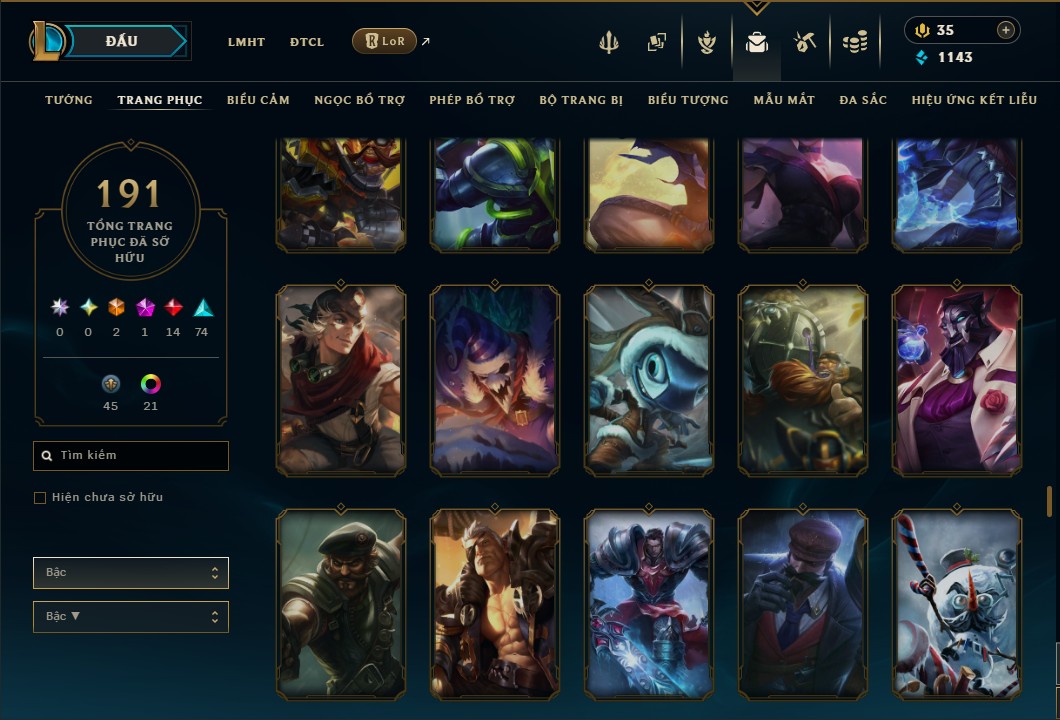This screenshot has height=720, width=1060.
Task: Open the stacked coins store icon
Action: (x=854, y=42)
